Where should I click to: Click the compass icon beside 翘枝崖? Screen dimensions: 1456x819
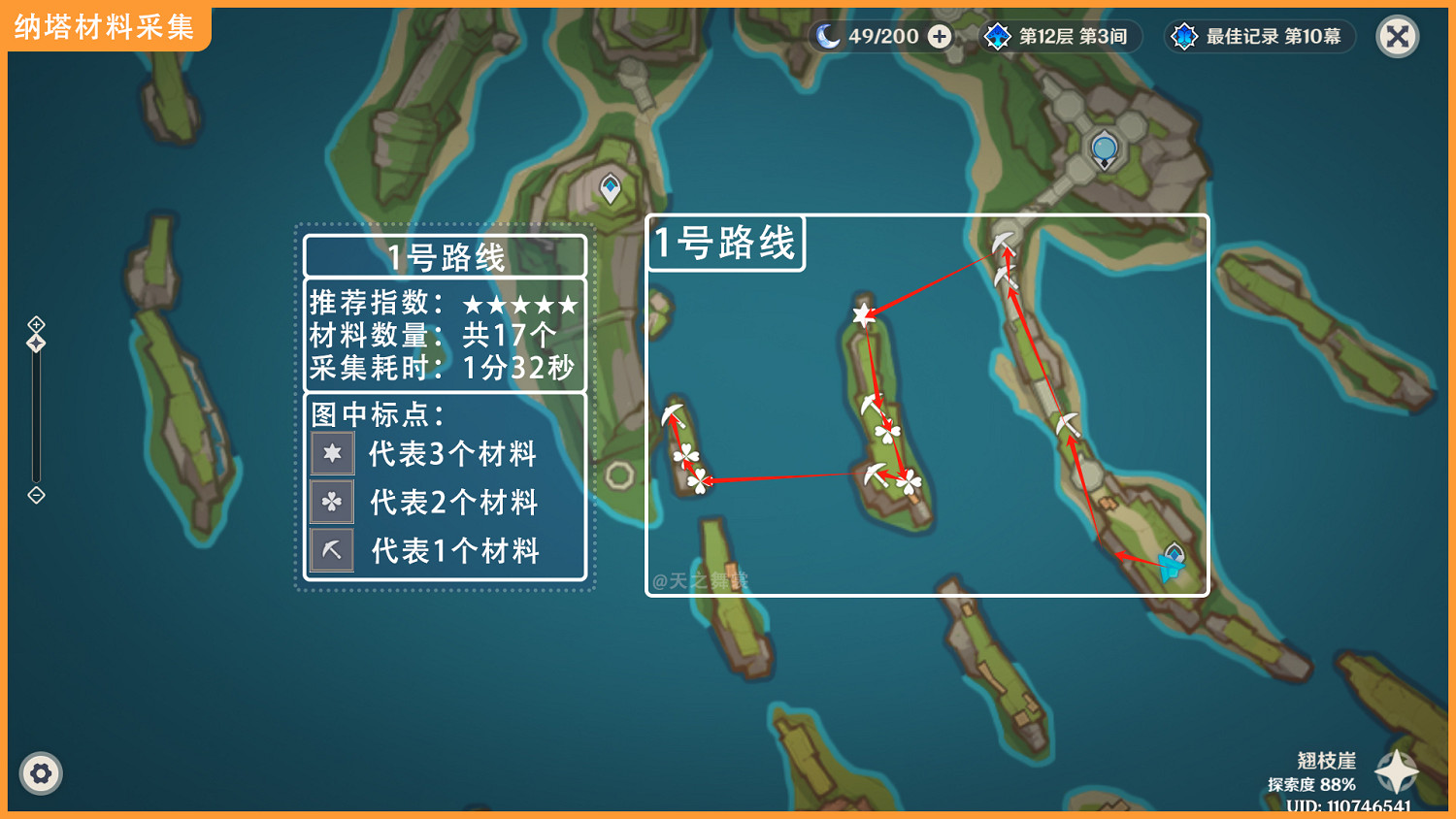click(x=1395, y=771)
